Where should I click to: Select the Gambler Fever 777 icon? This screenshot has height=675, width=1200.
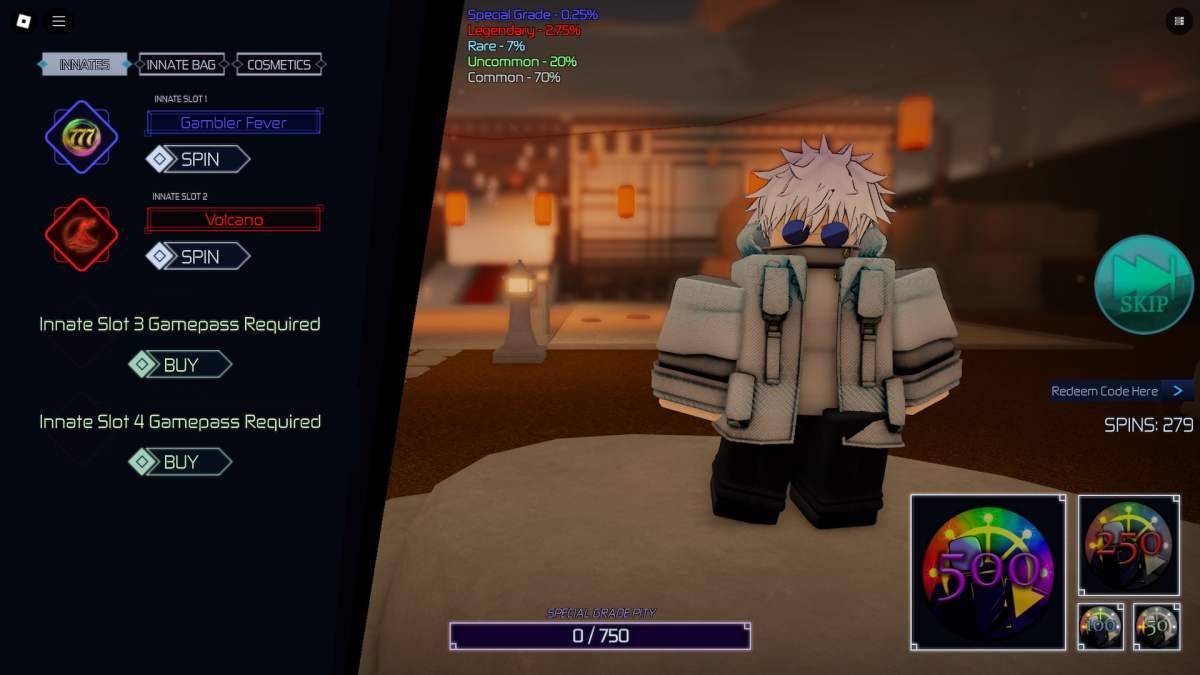click(81, 137)
